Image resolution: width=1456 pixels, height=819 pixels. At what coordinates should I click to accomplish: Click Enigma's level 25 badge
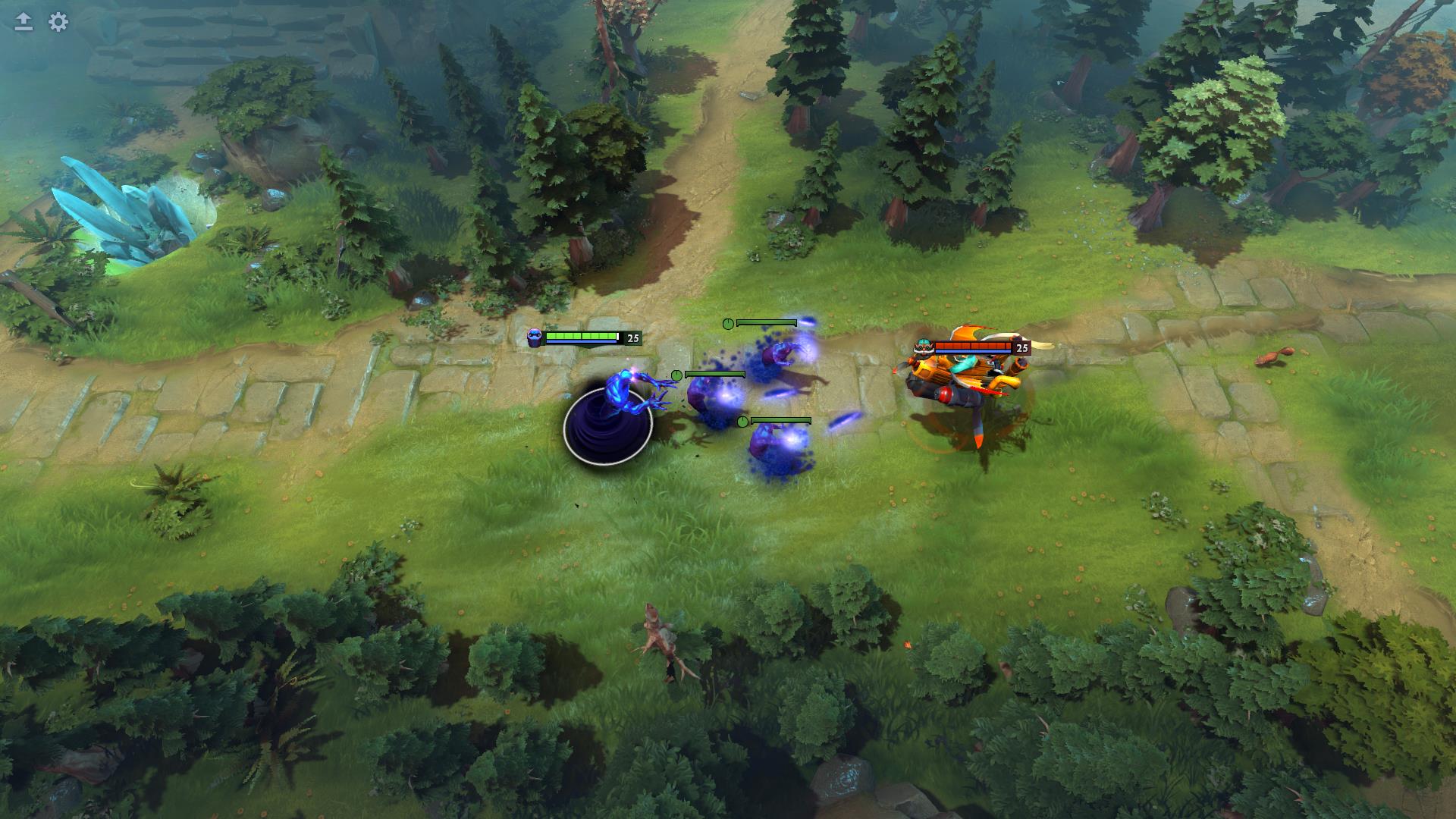pyautogui.click(x=632, y=338)
